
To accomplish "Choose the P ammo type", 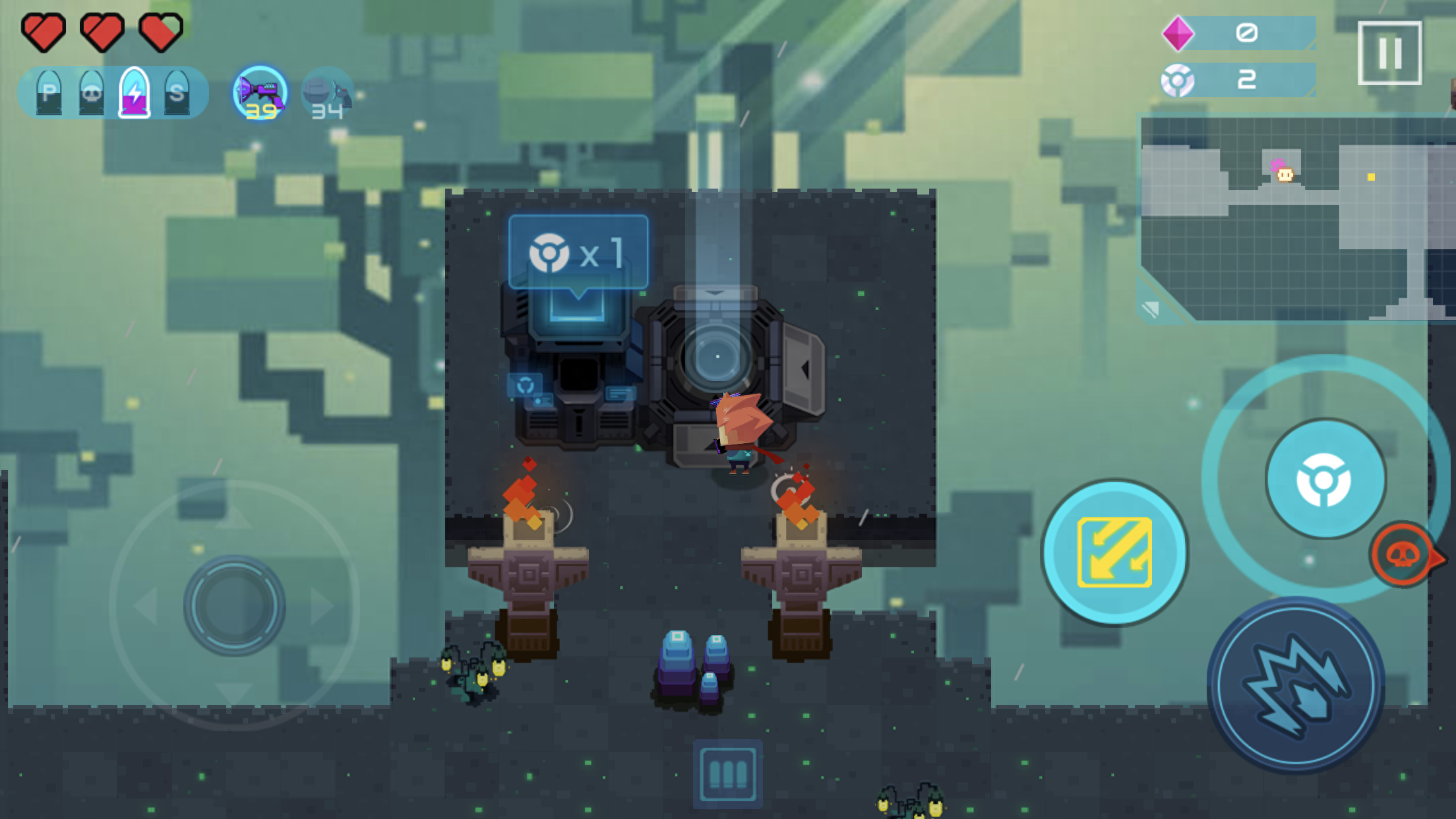I will 49,93.
